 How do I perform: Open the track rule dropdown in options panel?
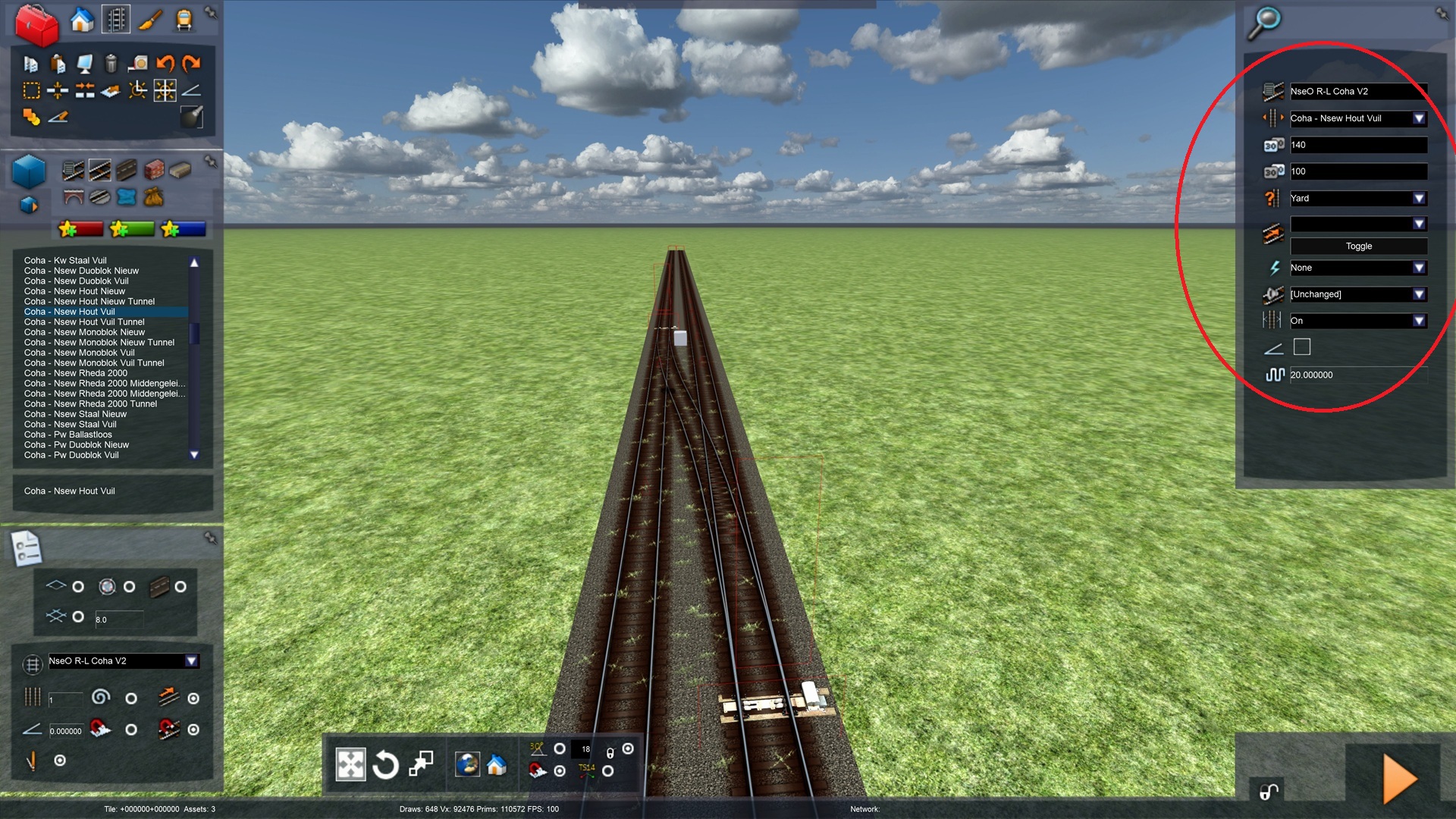click(x=192, y=661)
